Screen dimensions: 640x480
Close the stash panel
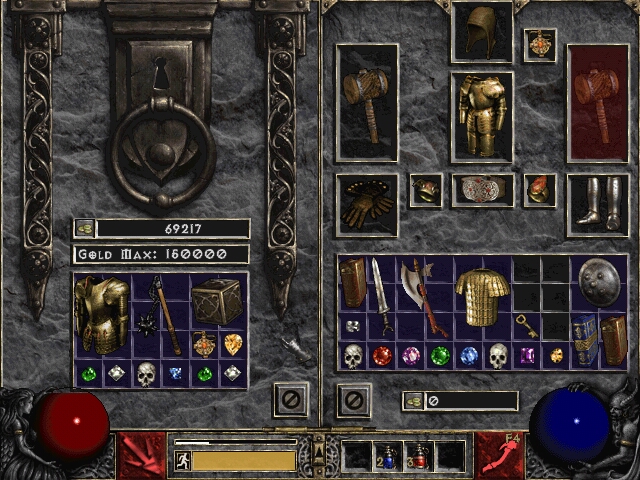[x=291, y=401]
